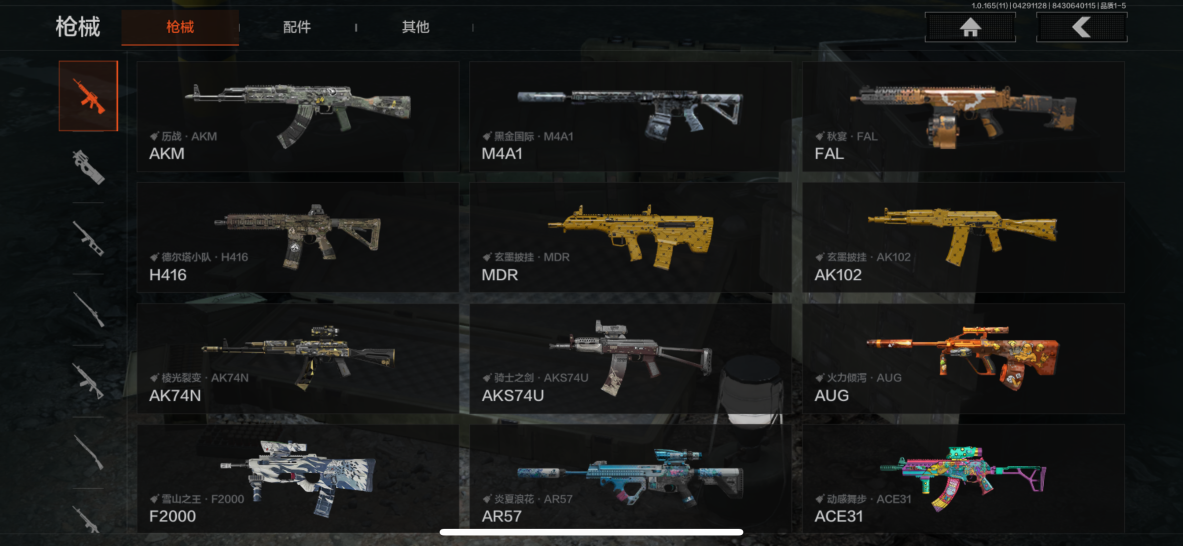The width and height of the screenshot is (1183, 546).
Task: Click the back arrow button
Action: point(1081,27)
